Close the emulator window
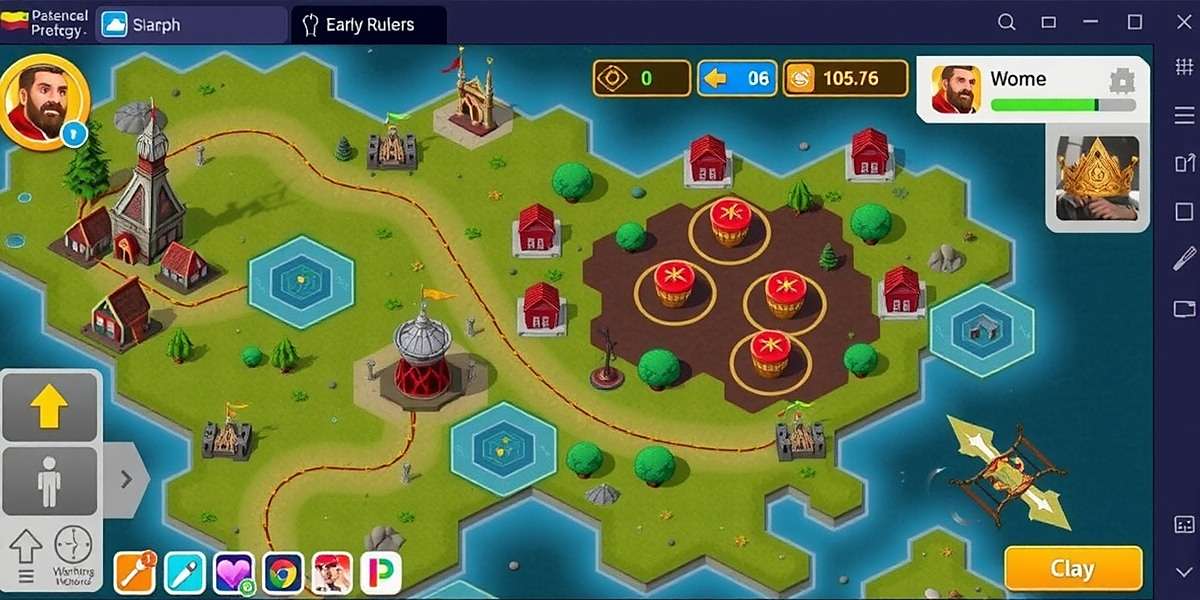Viewport: 1200px width, 600px height. [1177, 22]
